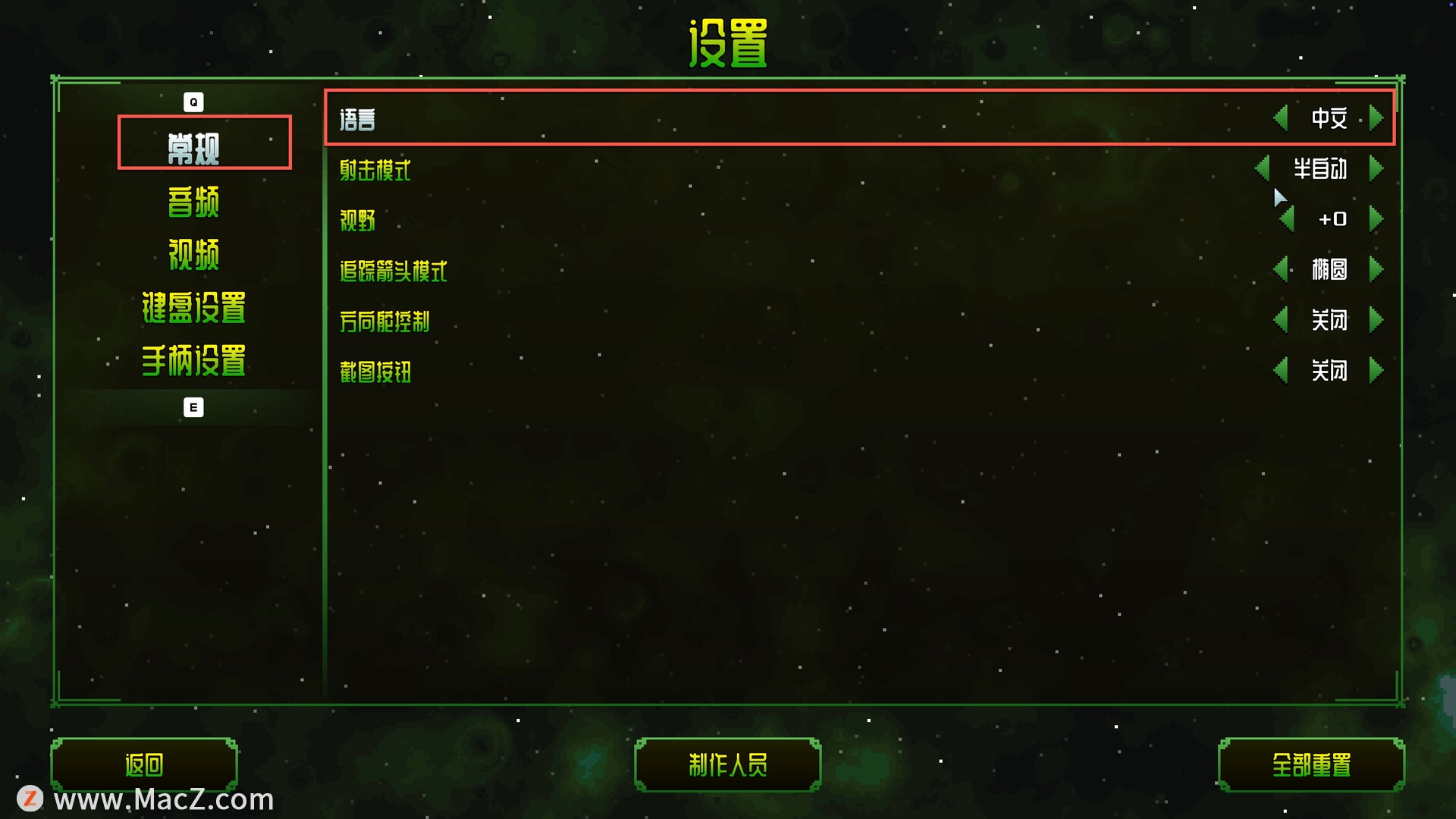This screenshot has width=1456, height=819.
Task: Open the 音频 audio settings tab
Action: click(194, 202)
